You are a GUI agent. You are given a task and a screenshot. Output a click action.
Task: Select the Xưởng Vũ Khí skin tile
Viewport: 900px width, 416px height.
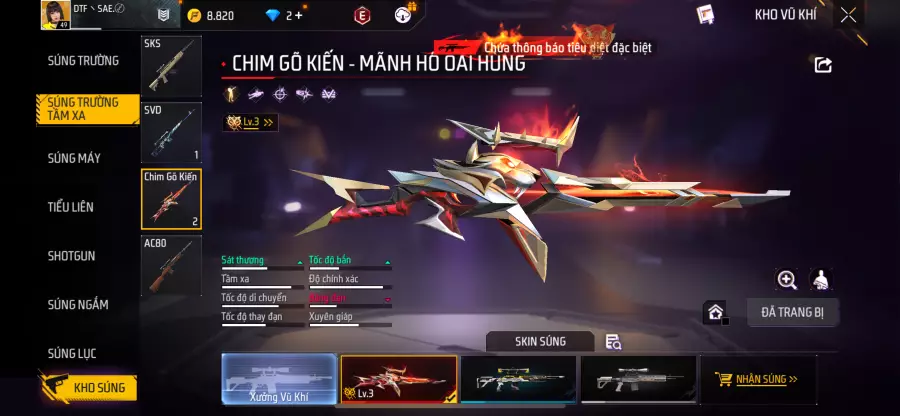pos(278,379)
